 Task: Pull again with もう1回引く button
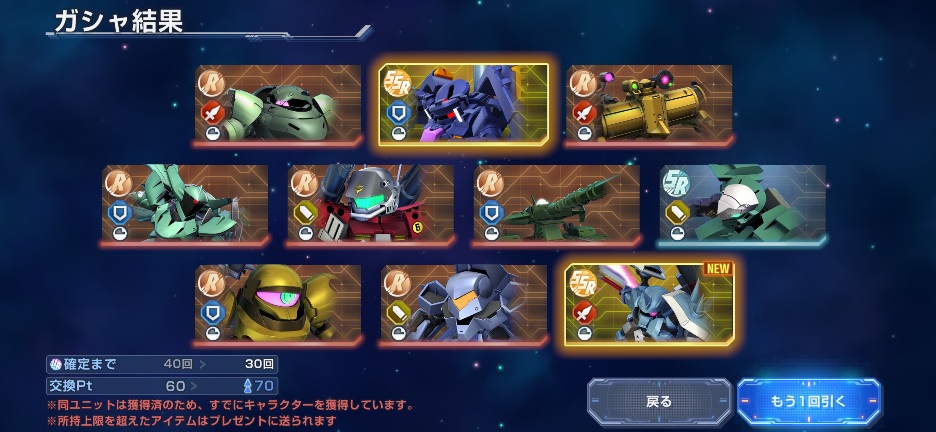click(x=808, y=401)
